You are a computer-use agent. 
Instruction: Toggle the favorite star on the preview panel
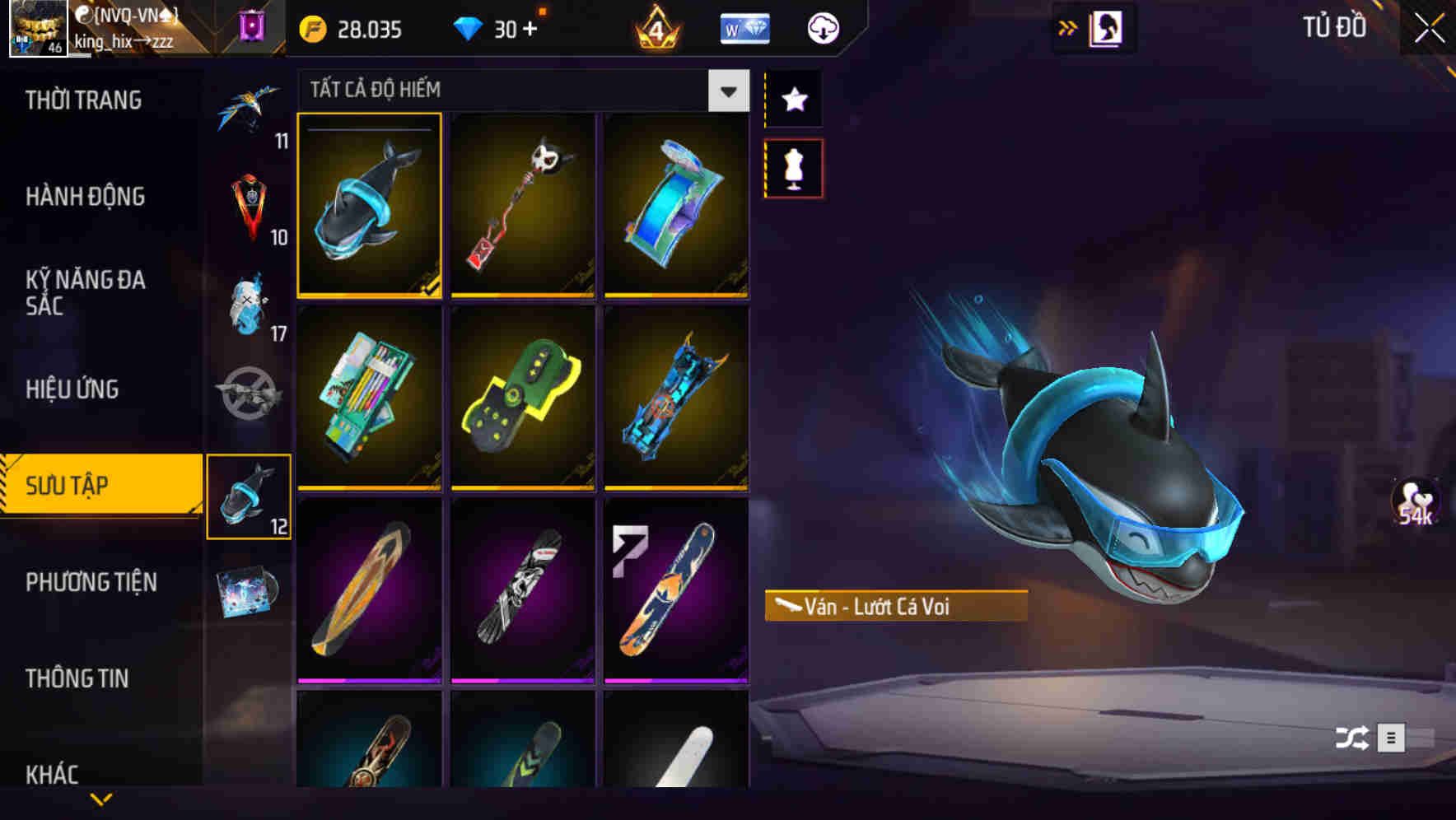[x=793, y=99]
